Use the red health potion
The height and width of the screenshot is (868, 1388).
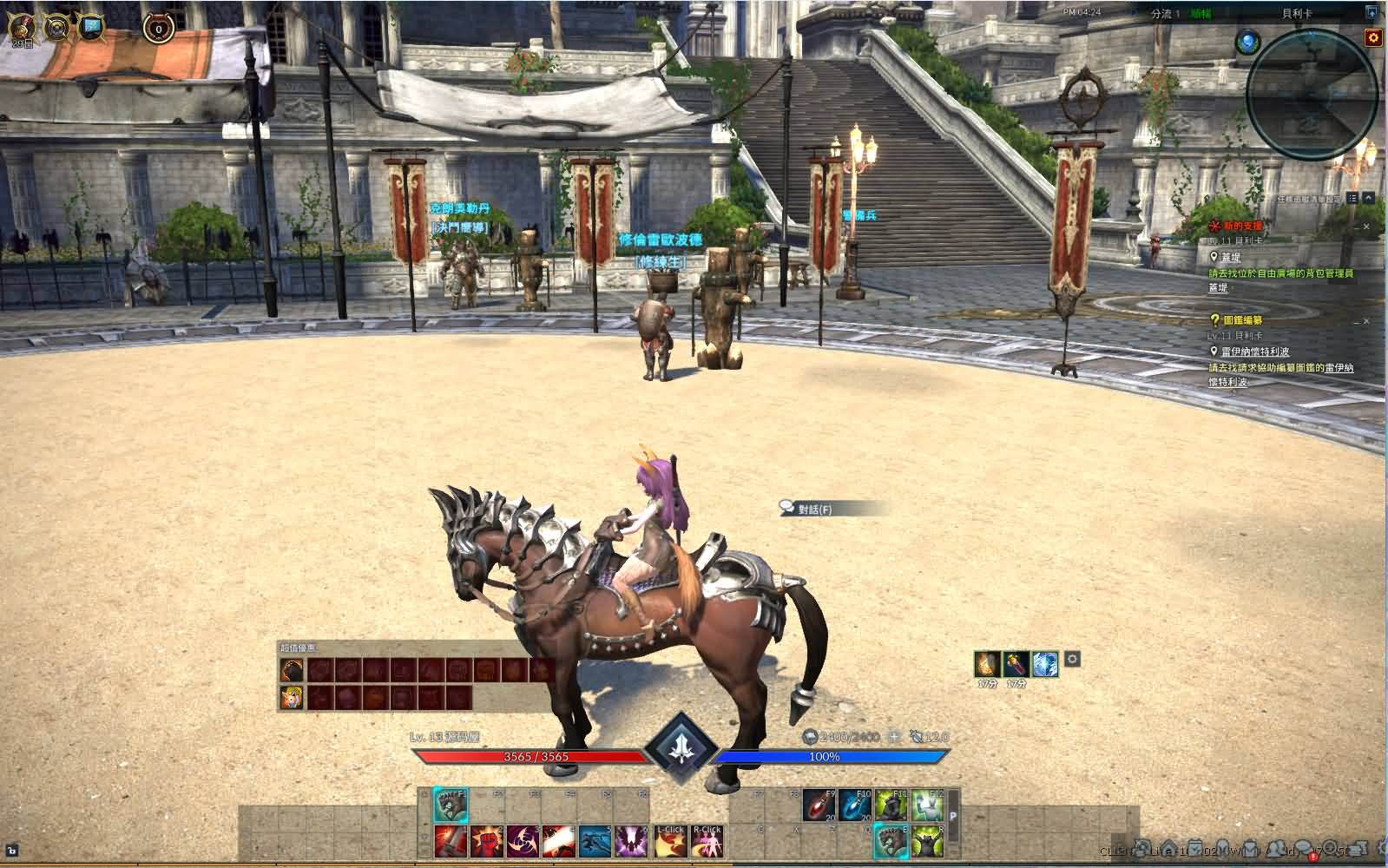819,806
